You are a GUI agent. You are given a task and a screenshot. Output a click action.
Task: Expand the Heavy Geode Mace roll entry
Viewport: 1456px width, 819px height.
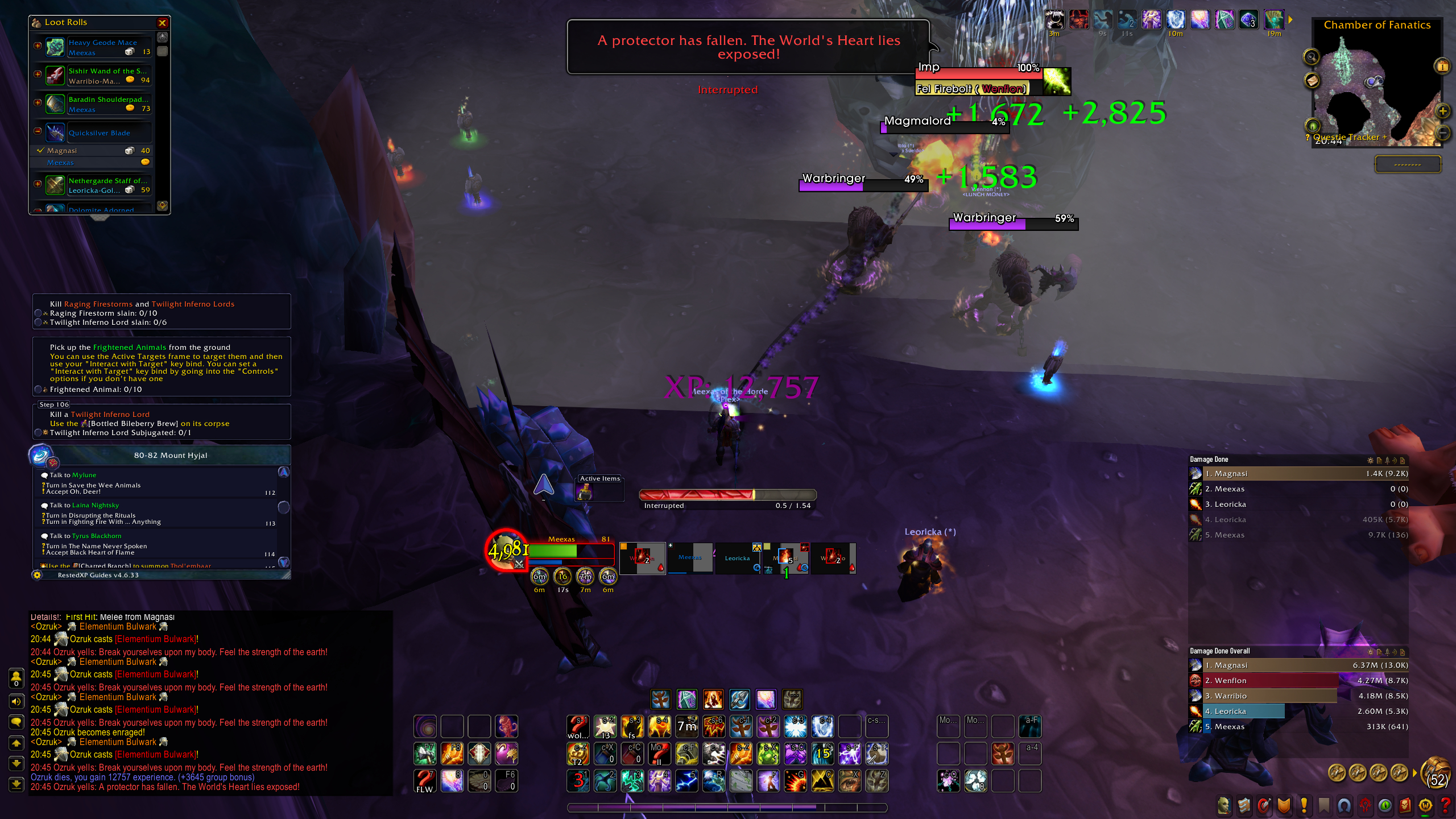pyautogui.click(x=38, y=45)
